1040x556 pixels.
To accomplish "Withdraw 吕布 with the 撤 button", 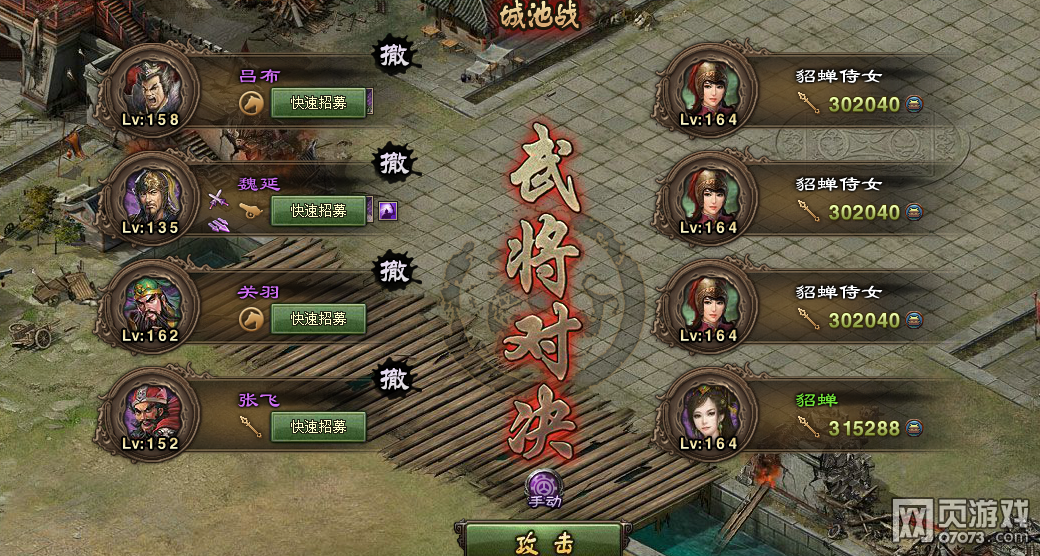I will click(395, 56).
